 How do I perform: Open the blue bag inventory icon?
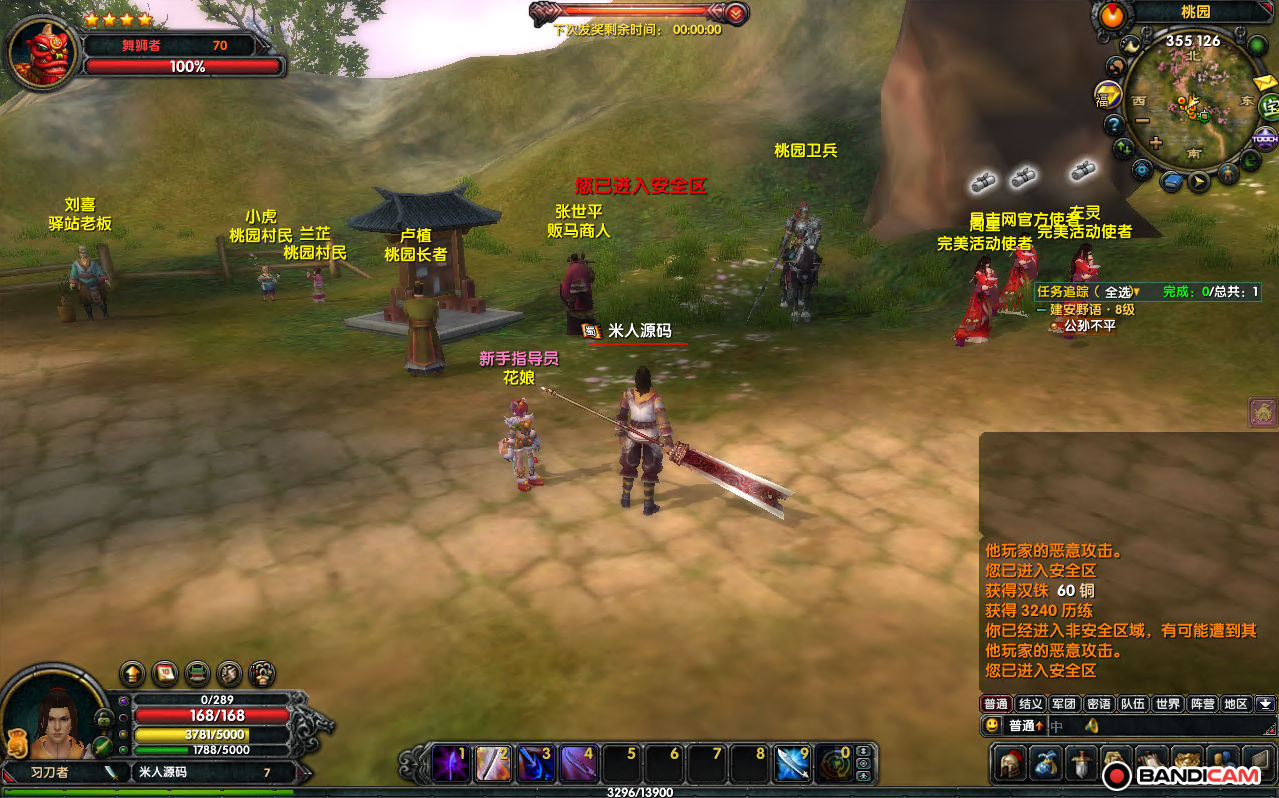click(x=1046, y=763)
